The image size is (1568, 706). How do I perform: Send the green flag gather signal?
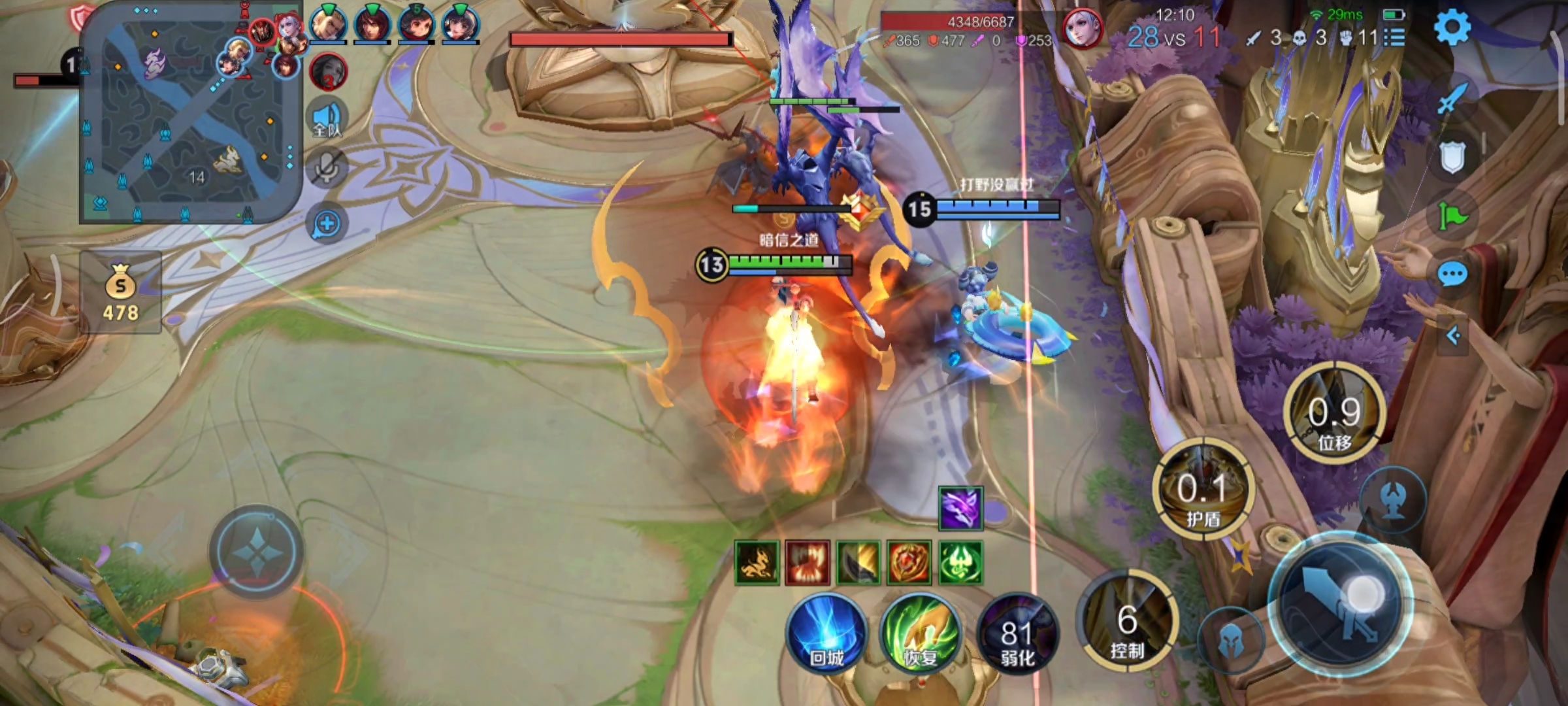click(1452, 214)
